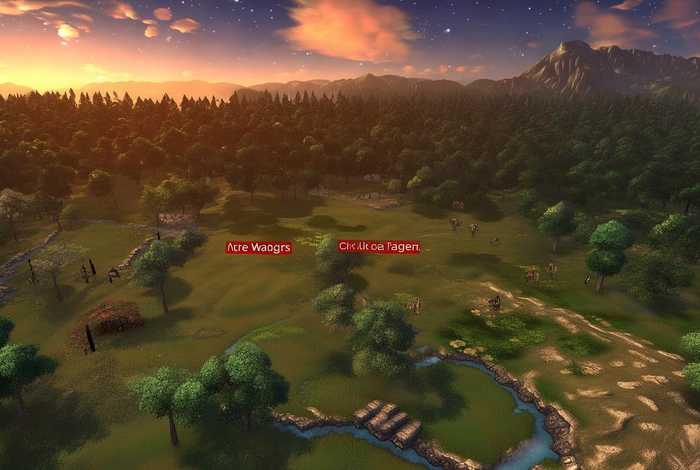The height and width of the screenshot is (470, 700).
Task: Select the red "Atre Waagrs" label
Action: [x=259, y=247]
